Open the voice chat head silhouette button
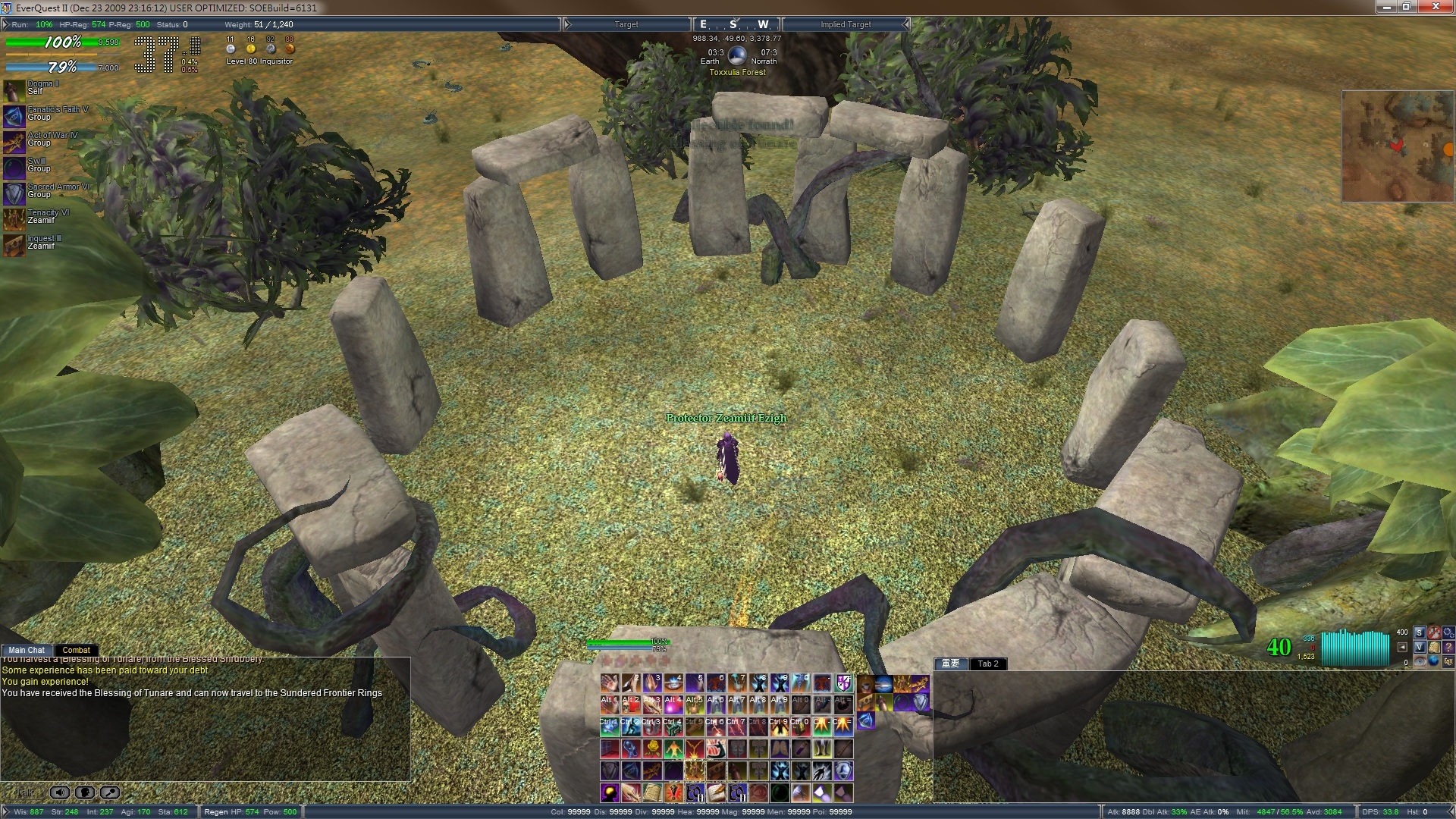1456x819 pixels. (85, 792)
